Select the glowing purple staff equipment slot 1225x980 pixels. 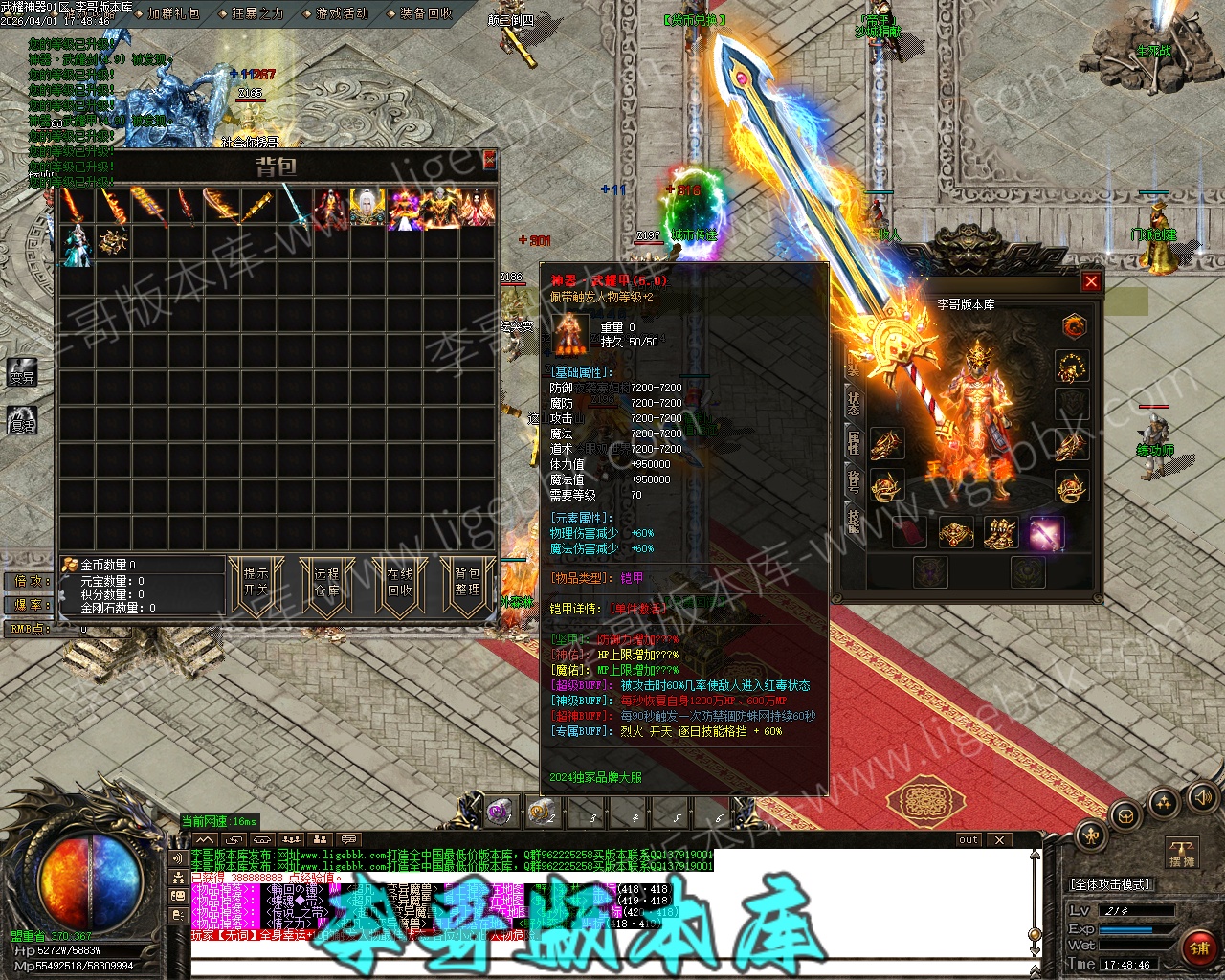(x=1045, y=533)
